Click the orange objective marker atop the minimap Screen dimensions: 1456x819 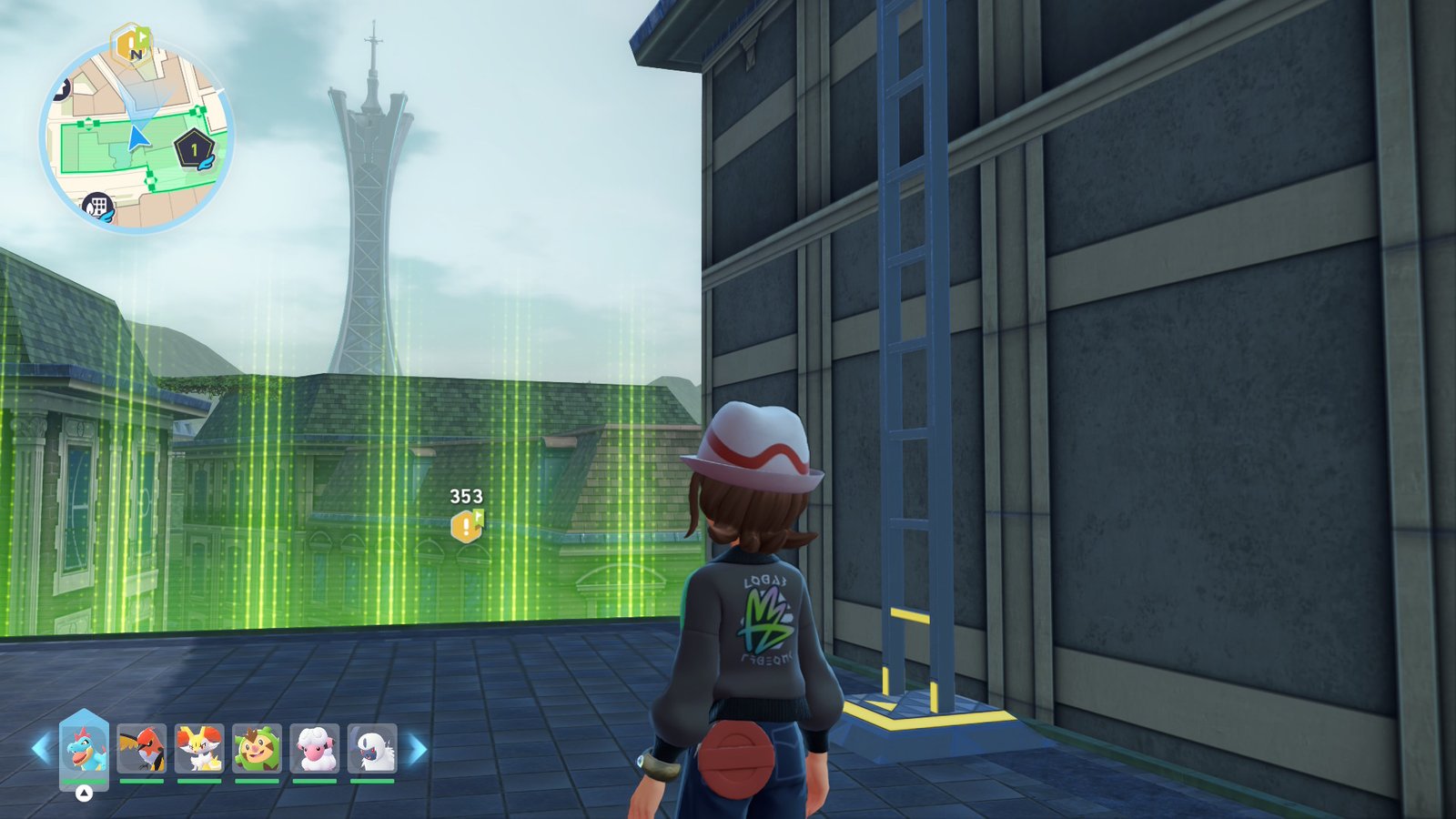131,44
